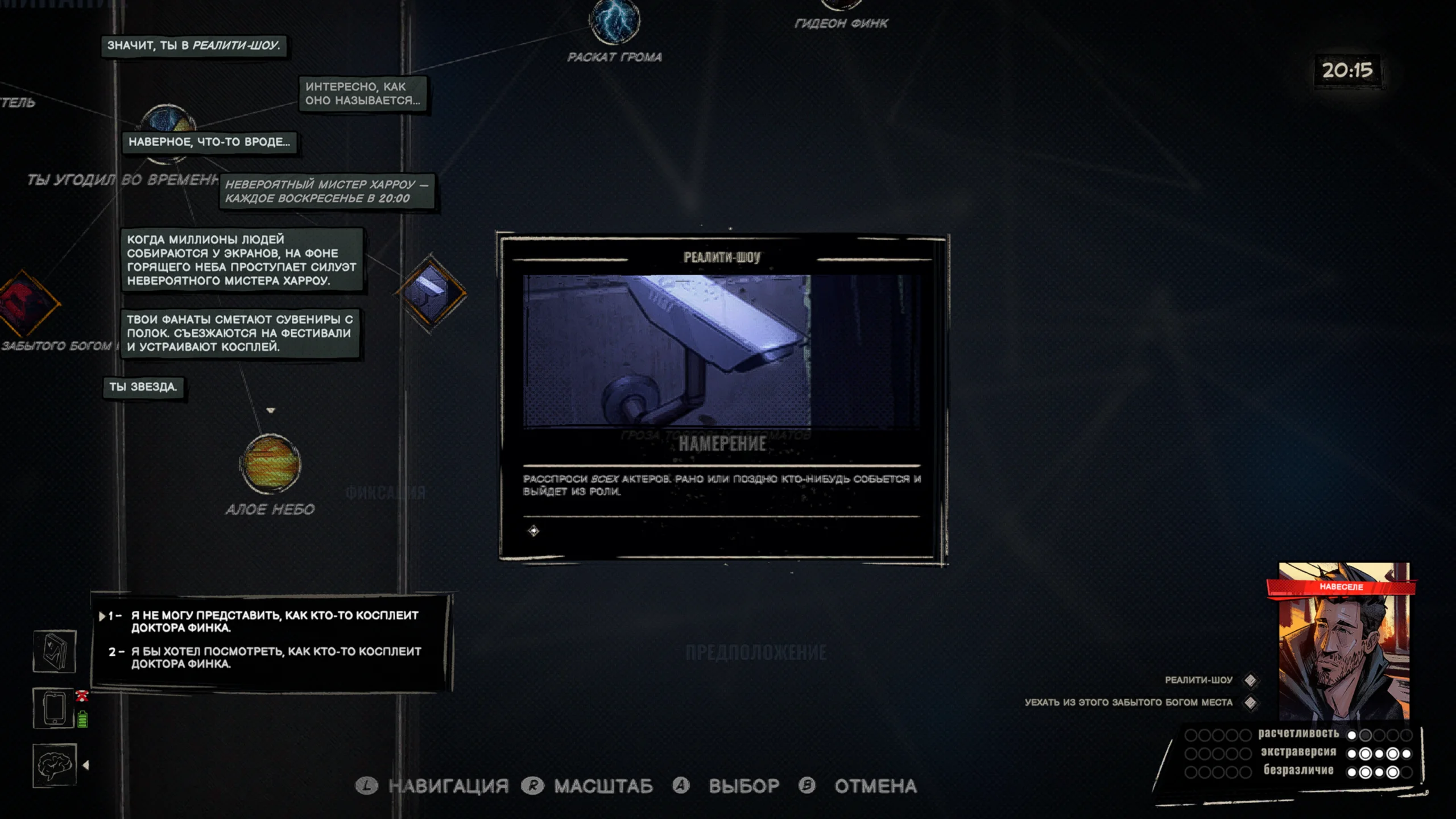Screen dimensions: 1456x819
Task: Open the brain mind-map icon
Action: [x=55, y=765]
